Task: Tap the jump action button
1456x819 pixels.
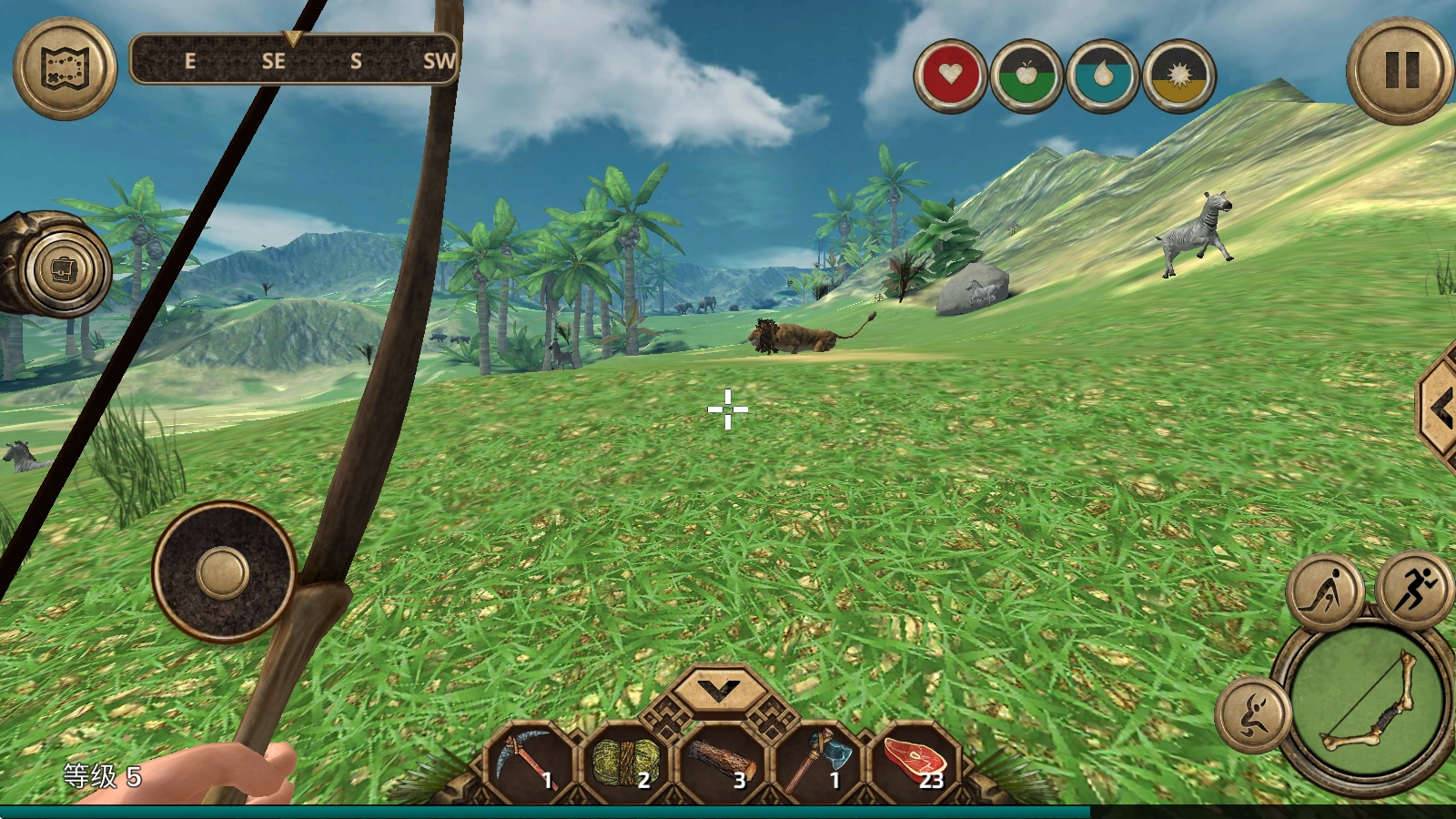Action: (x=1253, y=714)
